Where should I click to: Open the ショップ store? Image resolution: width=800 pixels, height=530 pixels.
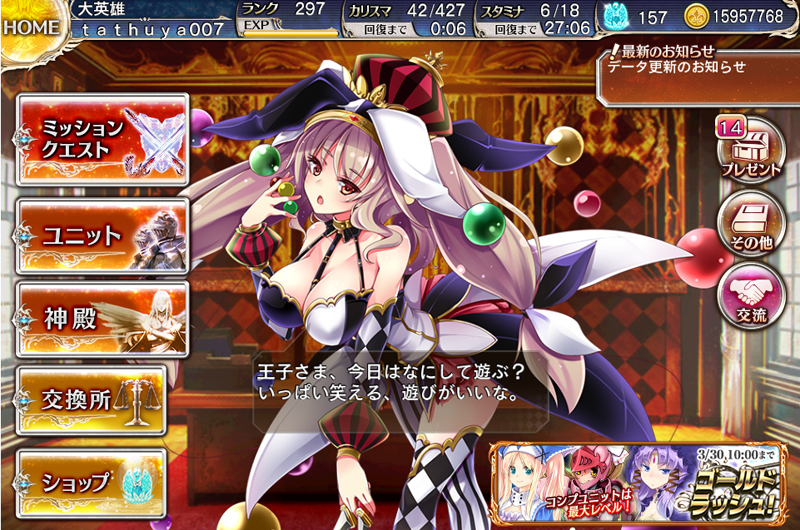102,481
